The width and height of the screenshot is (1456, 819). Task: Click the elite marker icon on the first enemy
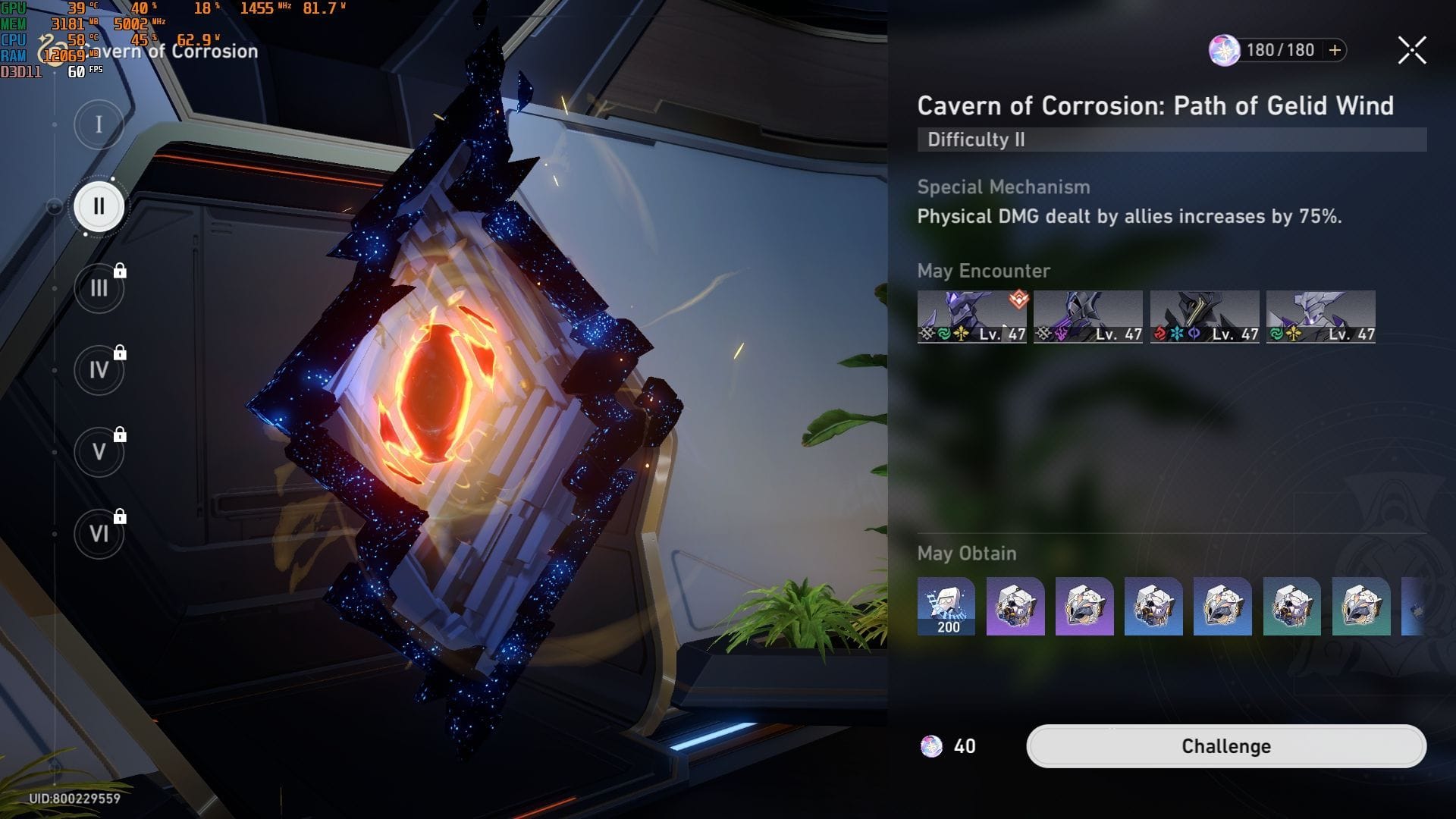point(1018,300)
